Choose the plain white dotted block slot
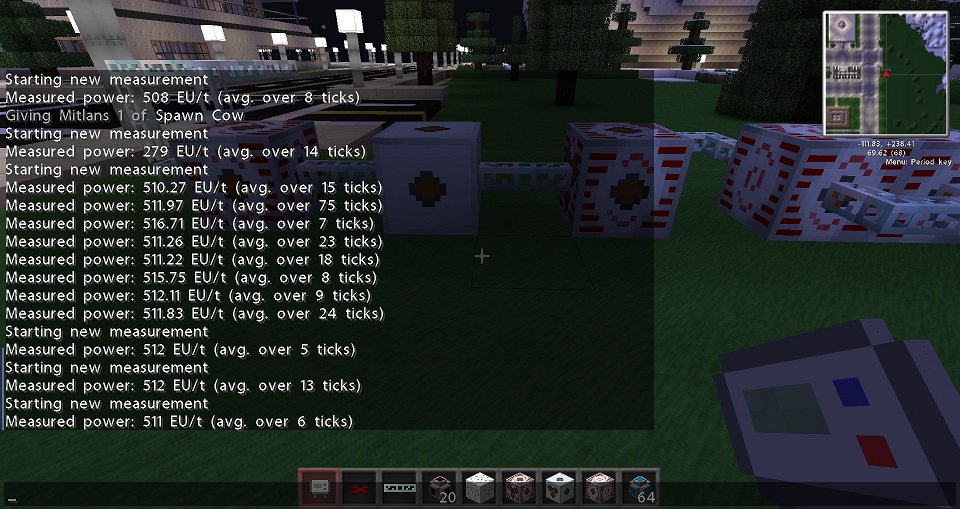Viewport: 960px width, 509px height. 479,488
